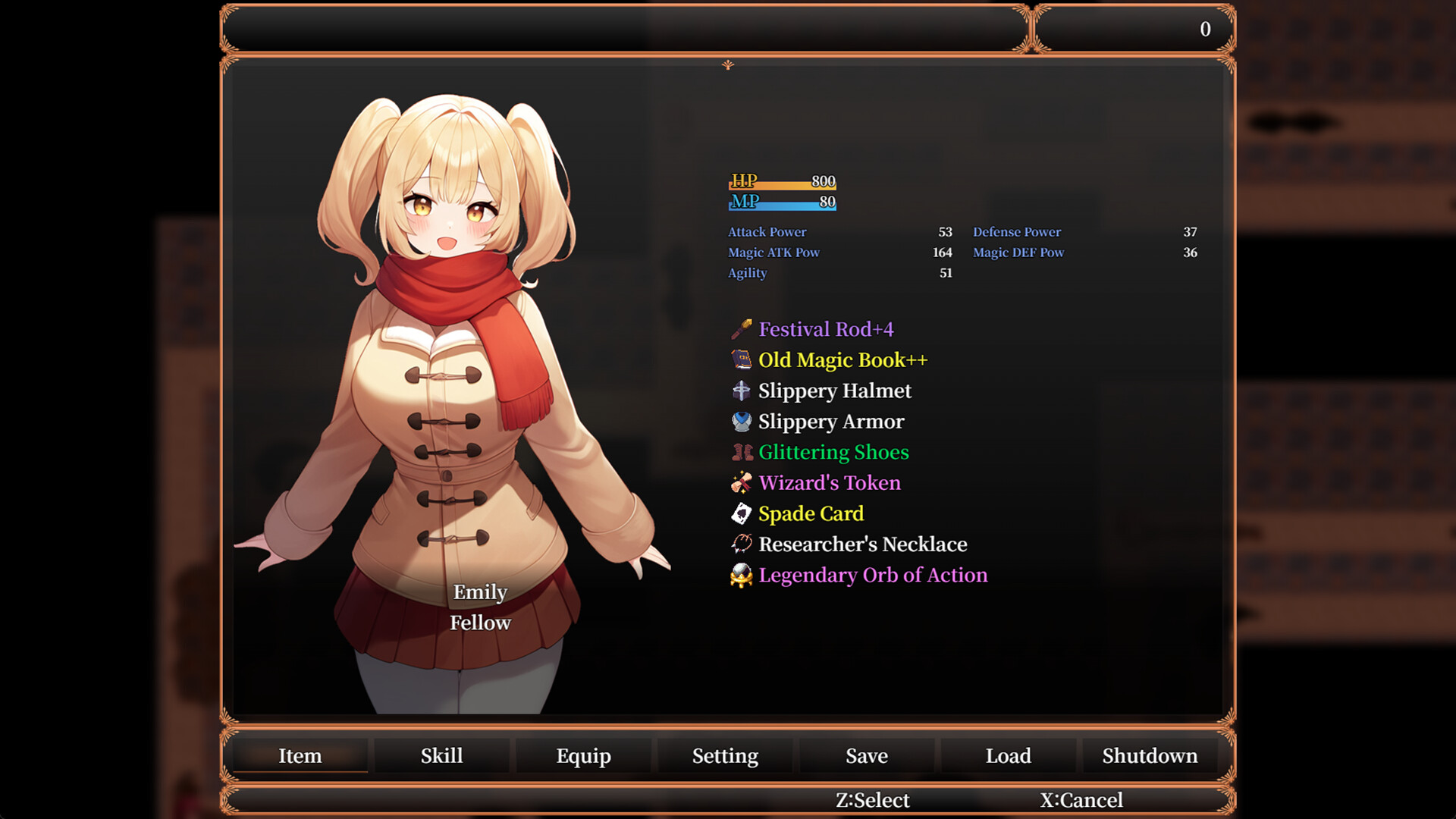Open the Equip menu
The image size is (1456, 819).
[x=583, y=755]
